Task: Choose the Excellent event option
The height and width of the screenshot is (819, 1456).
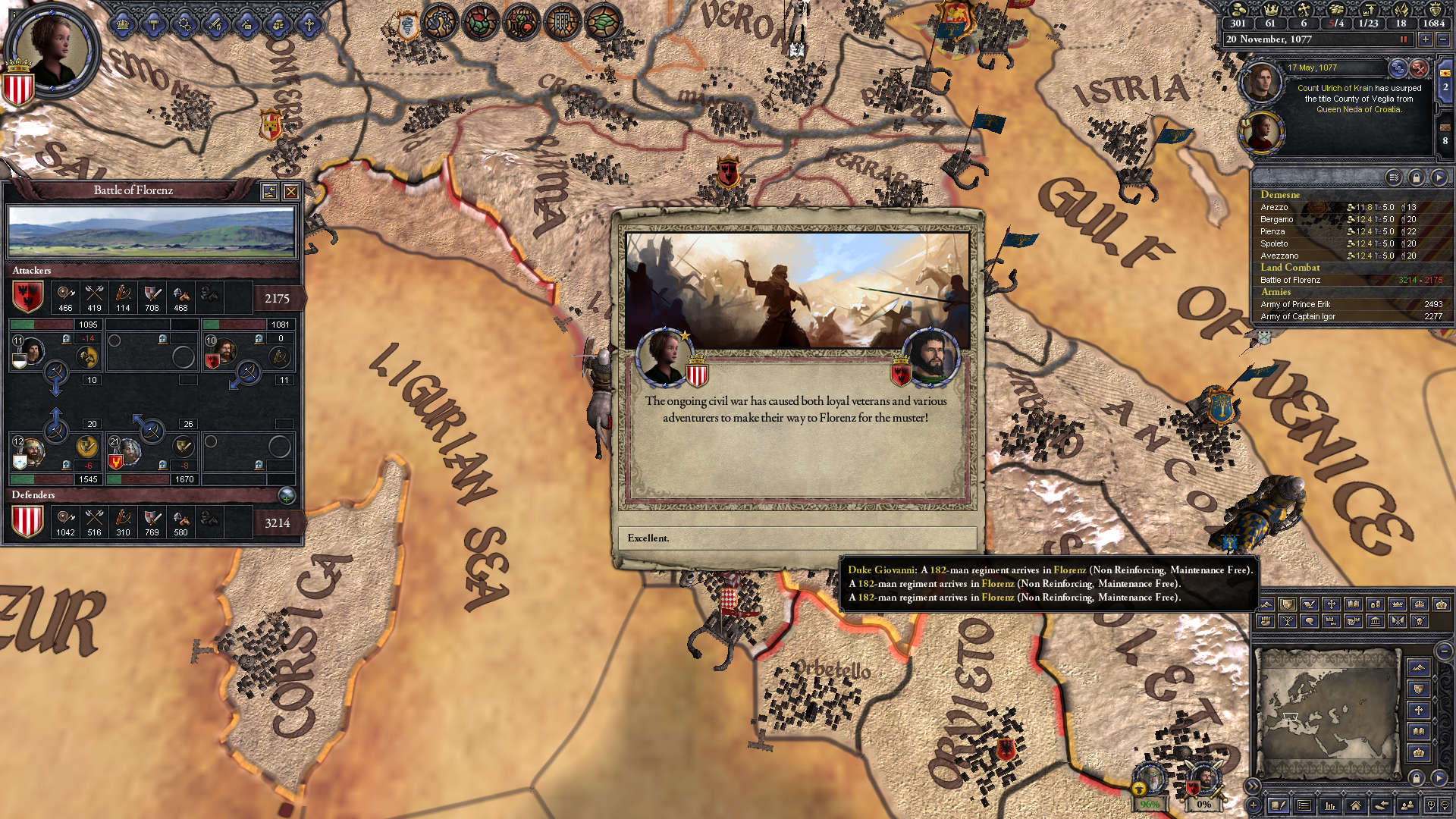Action: click(796, 538)
